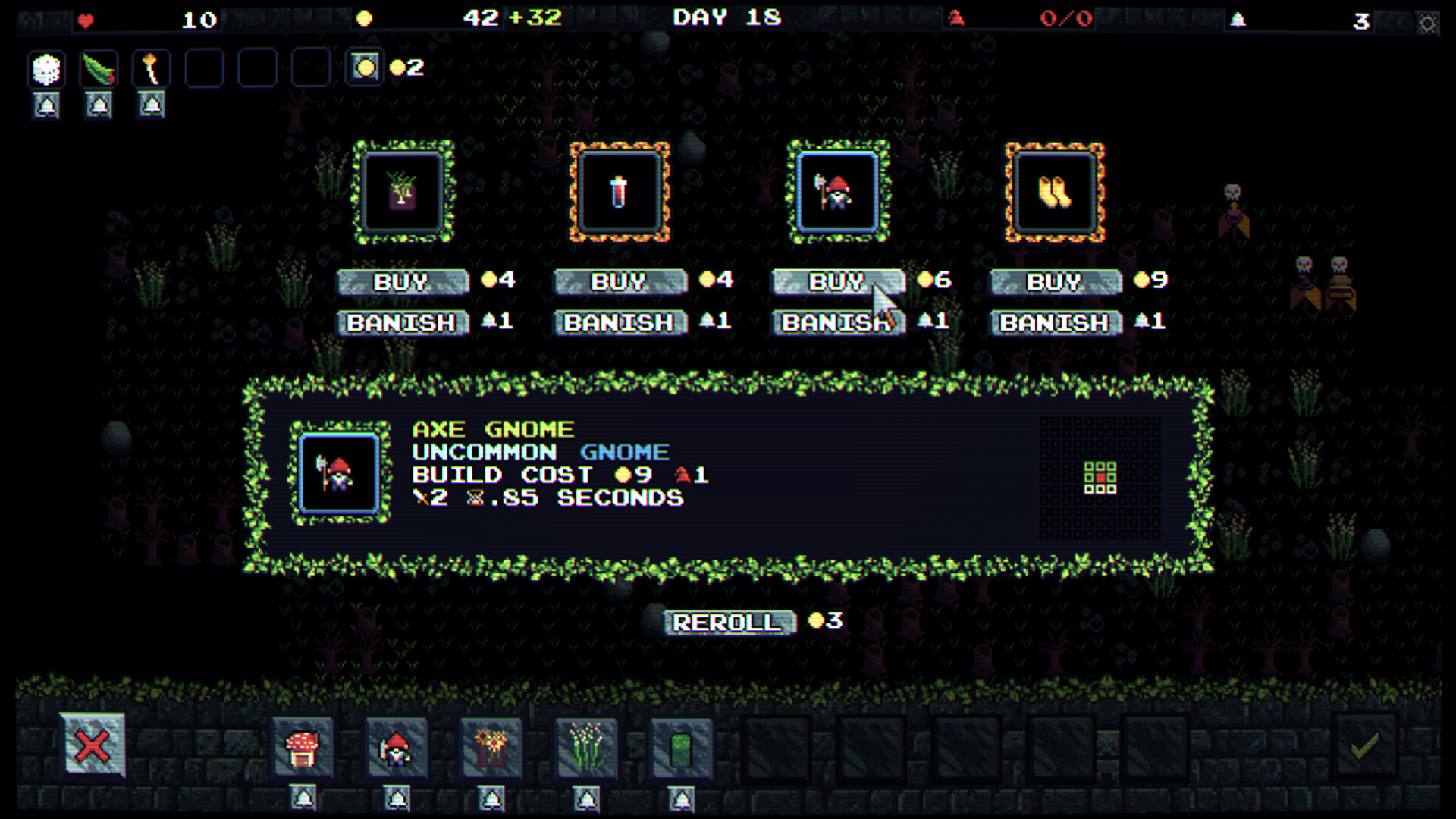This screenshot has height=819, width=1456.
Task: Open the settings gear at top right
Action: coord(1429,23)
